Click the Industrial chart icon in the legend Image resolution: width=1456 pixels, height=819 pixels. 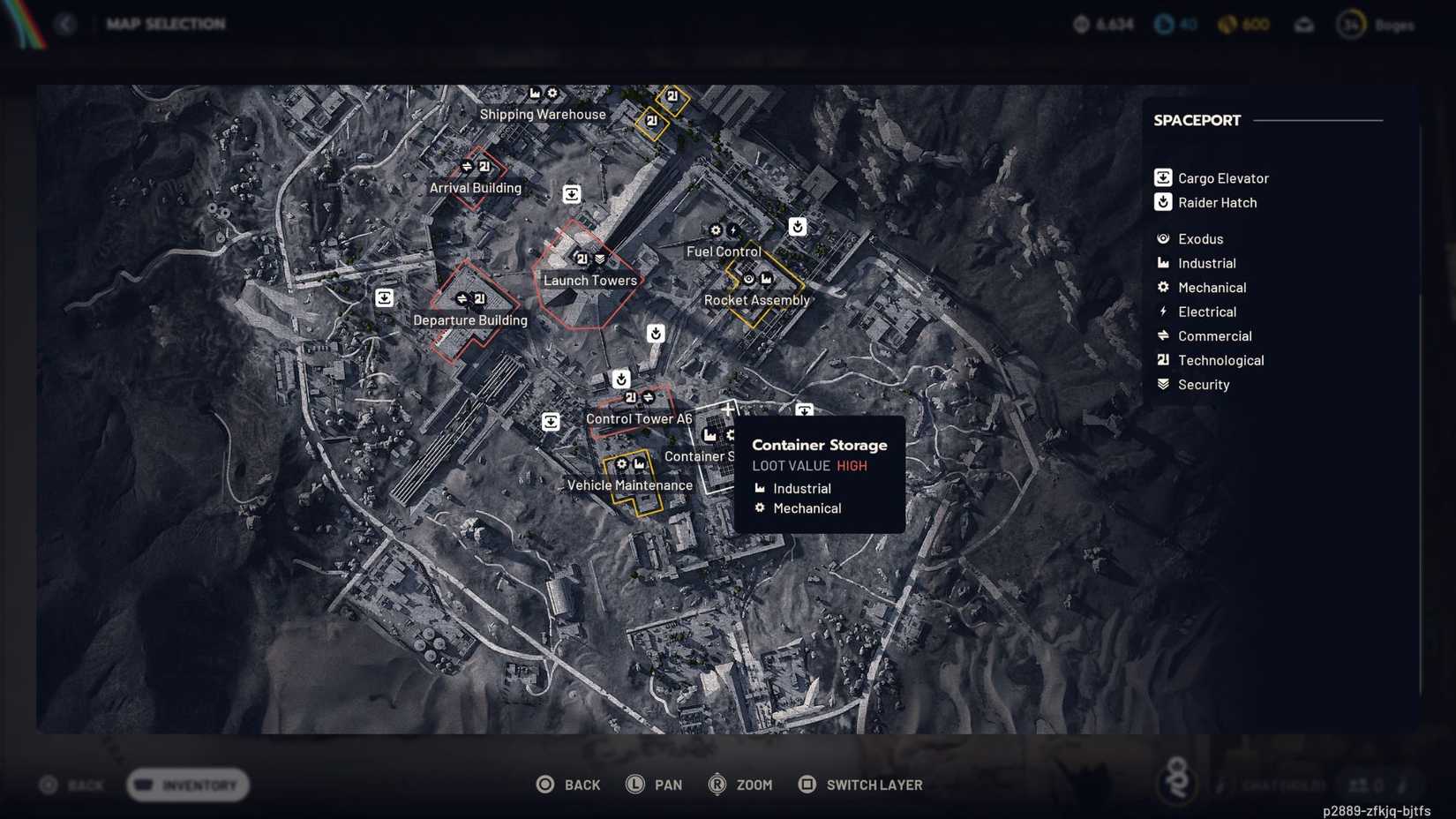(1162, 263)
